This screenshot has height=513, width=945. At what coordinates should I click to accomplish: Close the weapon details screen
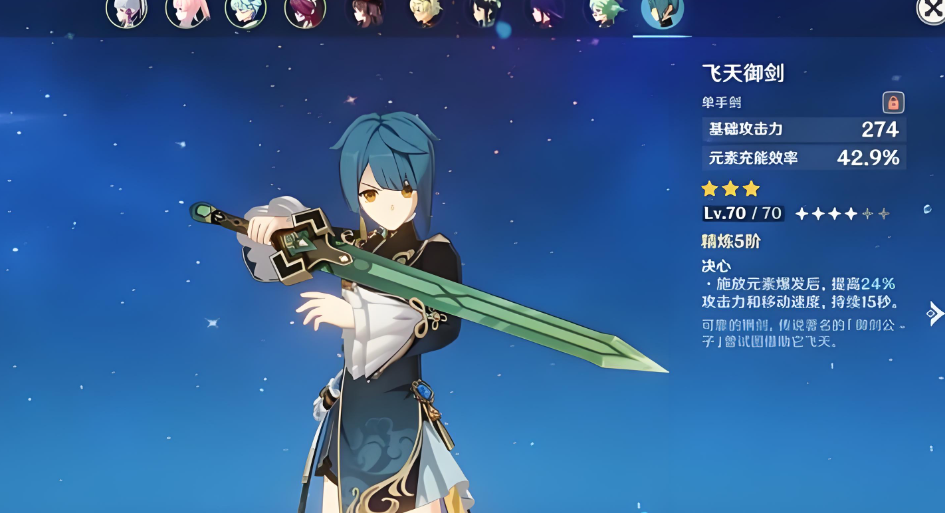(x=931, y=8)
